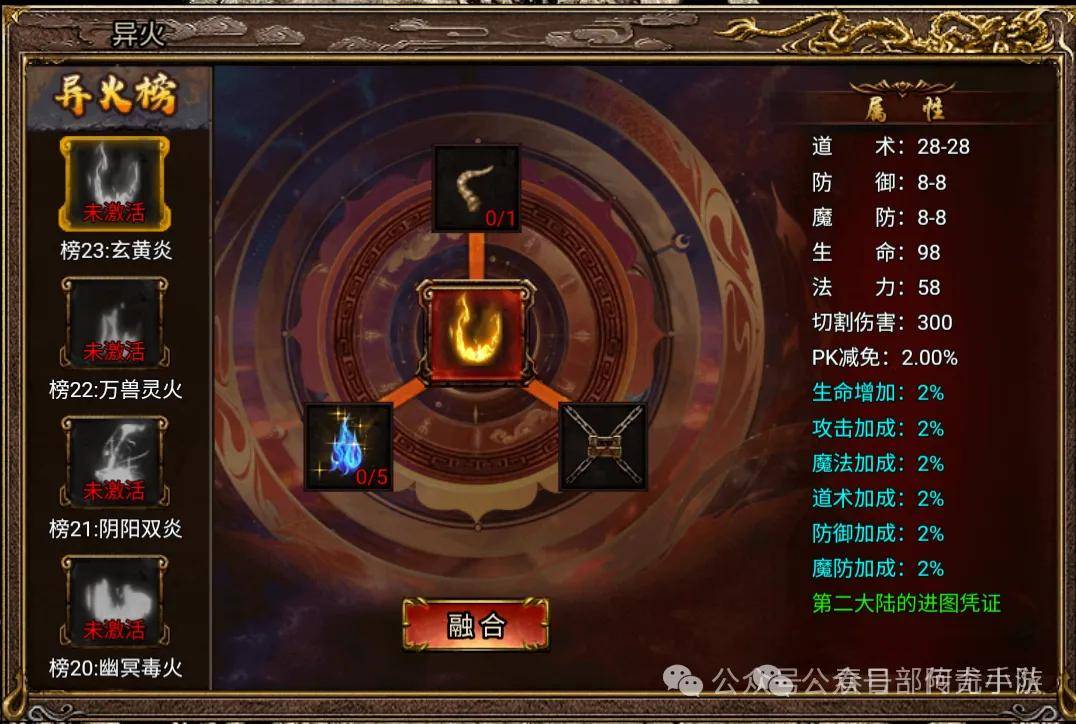This screenshot has width=1076, height=724.
Task: Select the horn material slot
Action: pyautogui.click(x=476, y=189)
